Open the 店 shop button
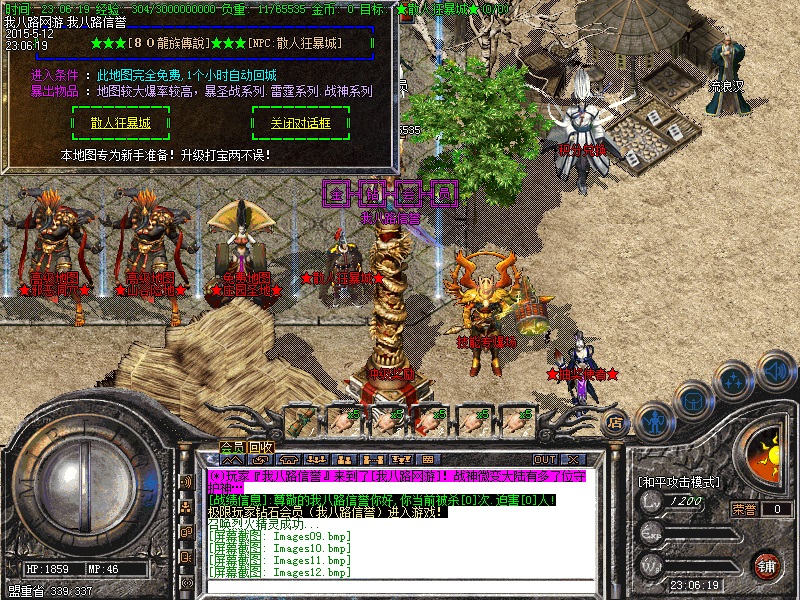800x600 pixels. [x=617, y=422]
